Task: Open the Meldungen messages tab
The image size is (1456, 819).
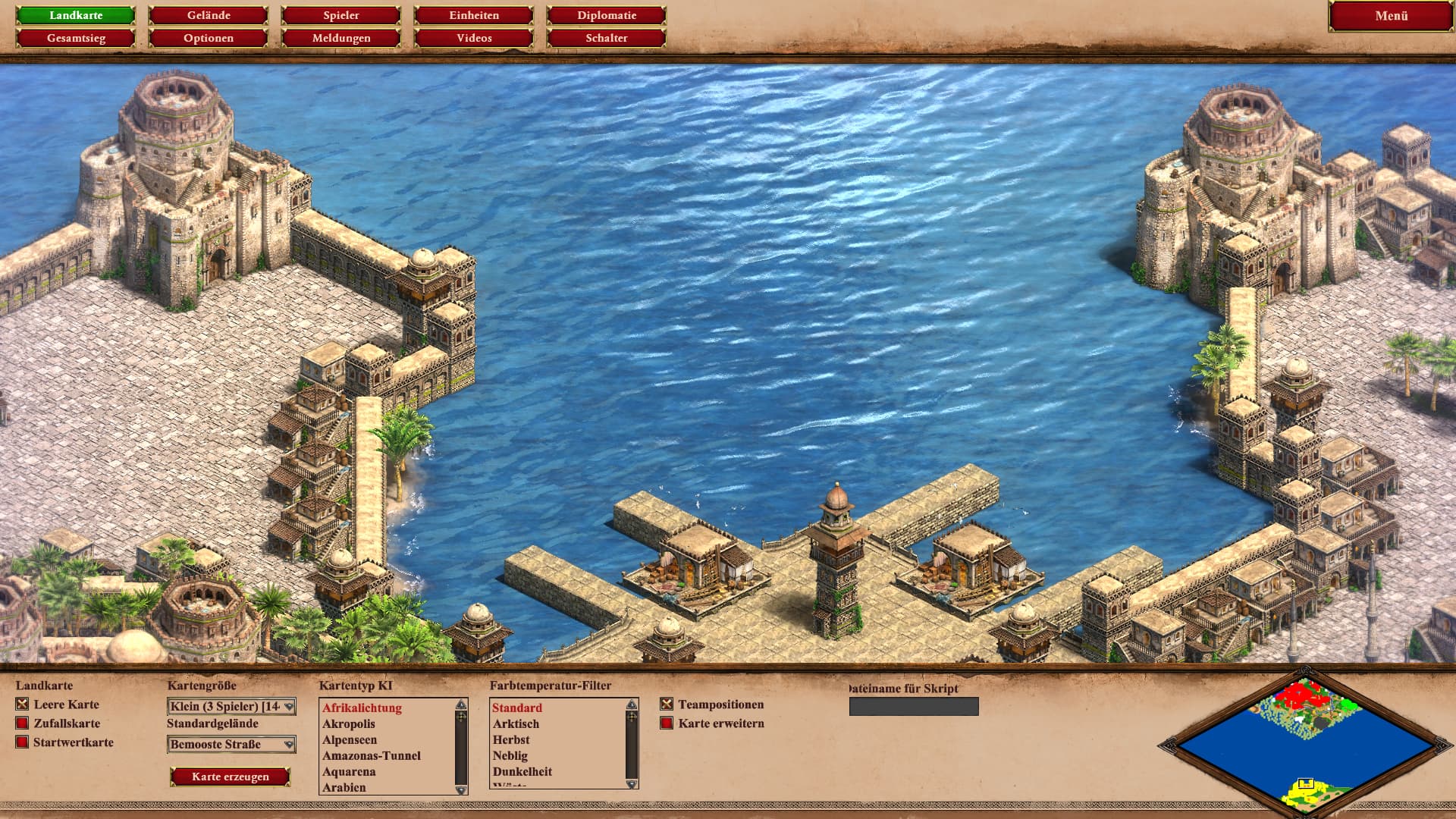Action: tap(341, 38)
